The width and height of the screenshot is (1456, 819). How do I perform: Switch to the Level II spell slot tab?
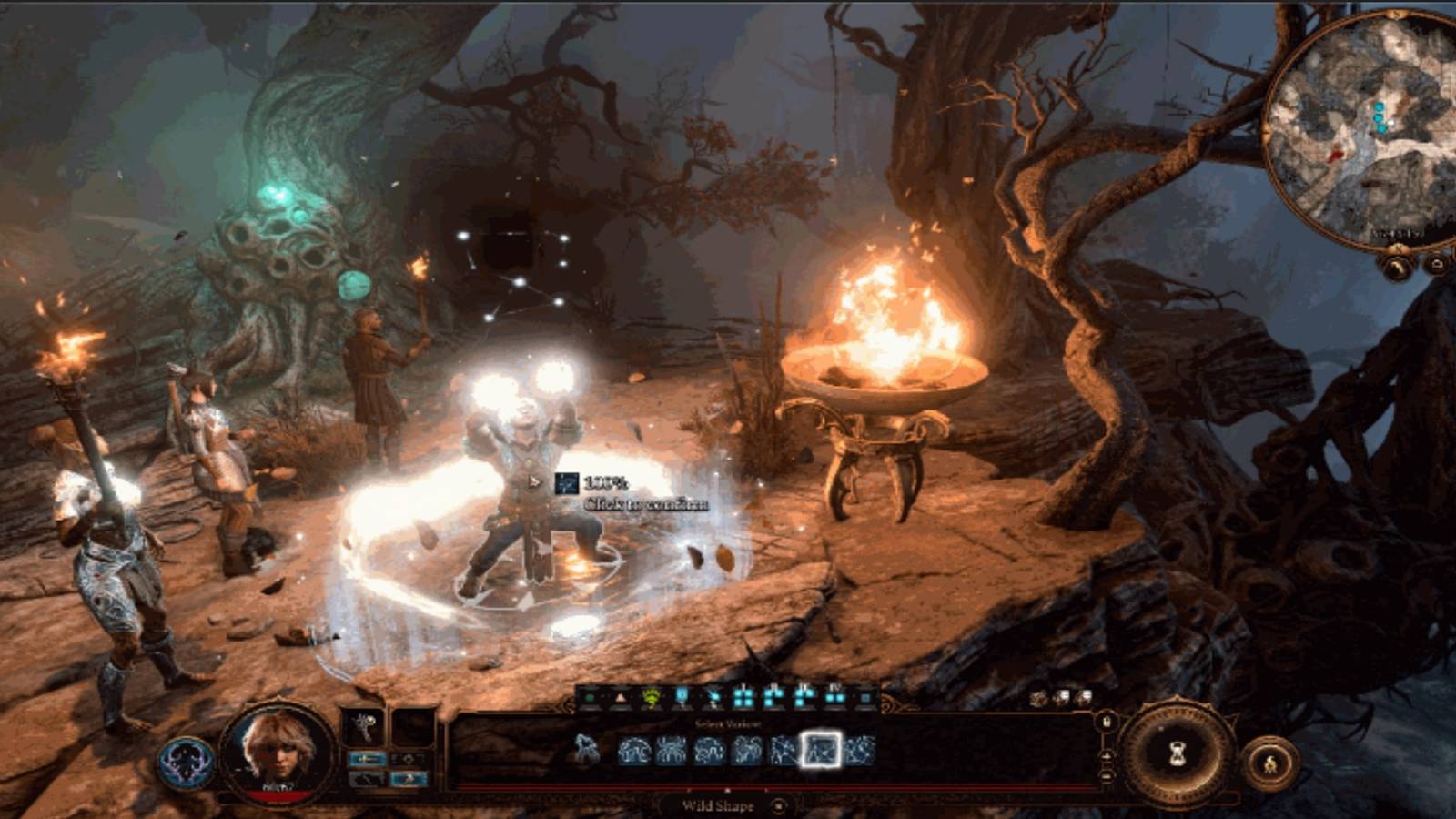tap(773, 696)
